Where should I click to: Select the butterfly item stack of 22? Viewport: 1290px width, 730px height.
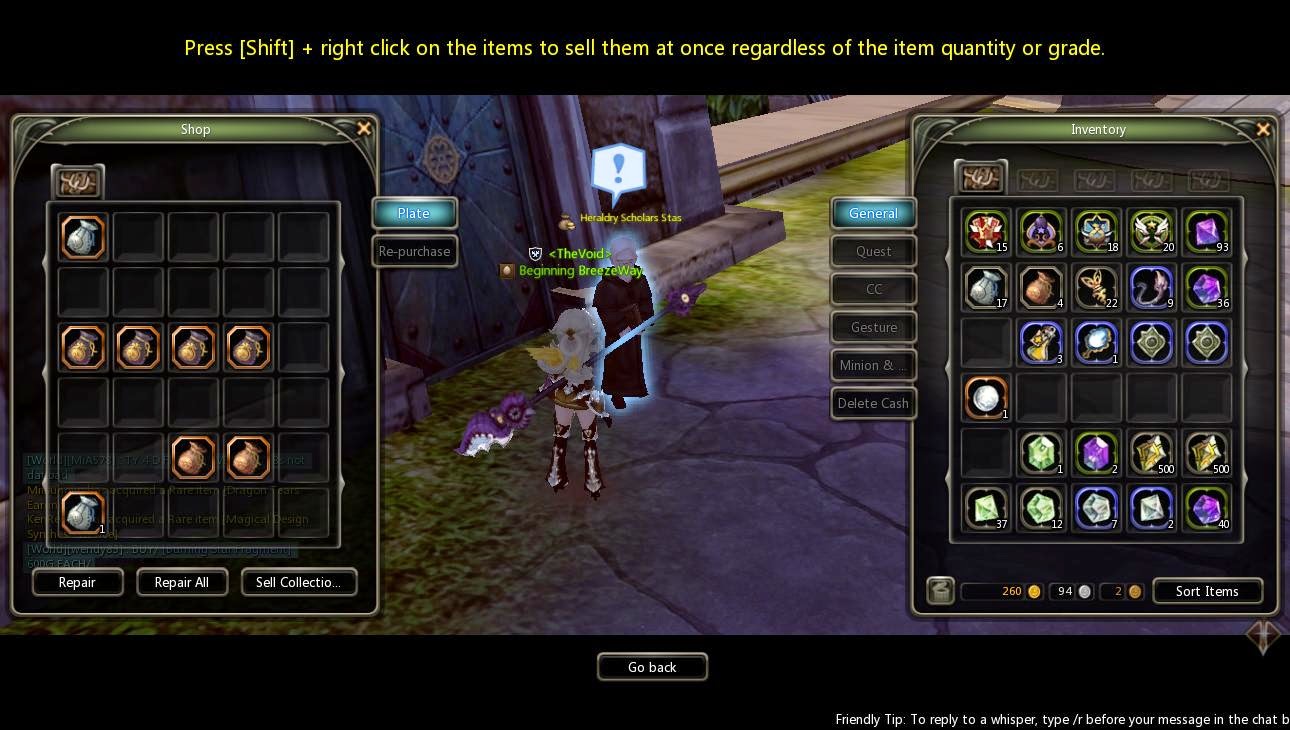(1096, 287)
